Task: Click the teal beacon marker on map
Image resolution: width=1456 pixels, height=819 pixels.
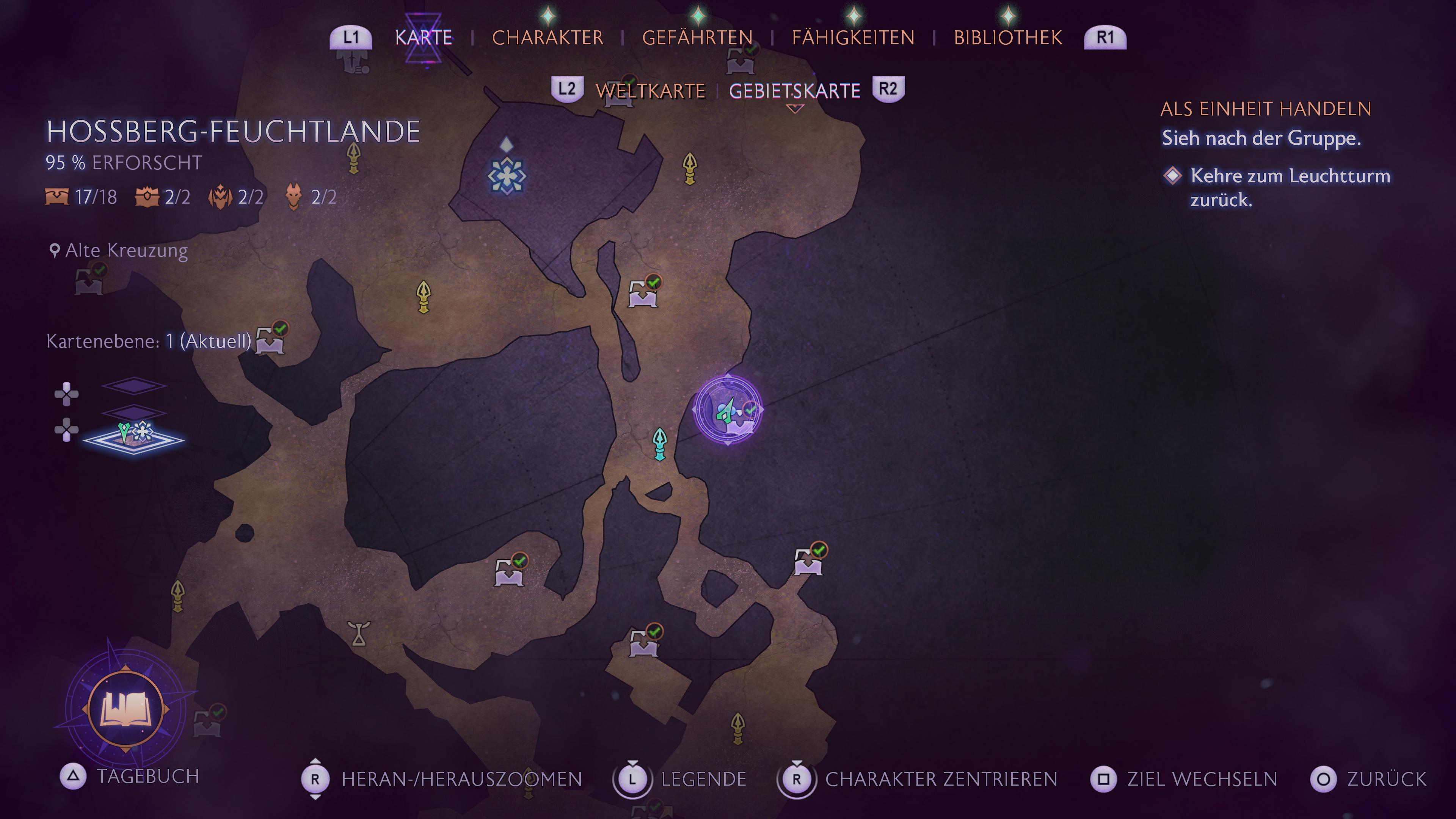Action: coord(660,443)
